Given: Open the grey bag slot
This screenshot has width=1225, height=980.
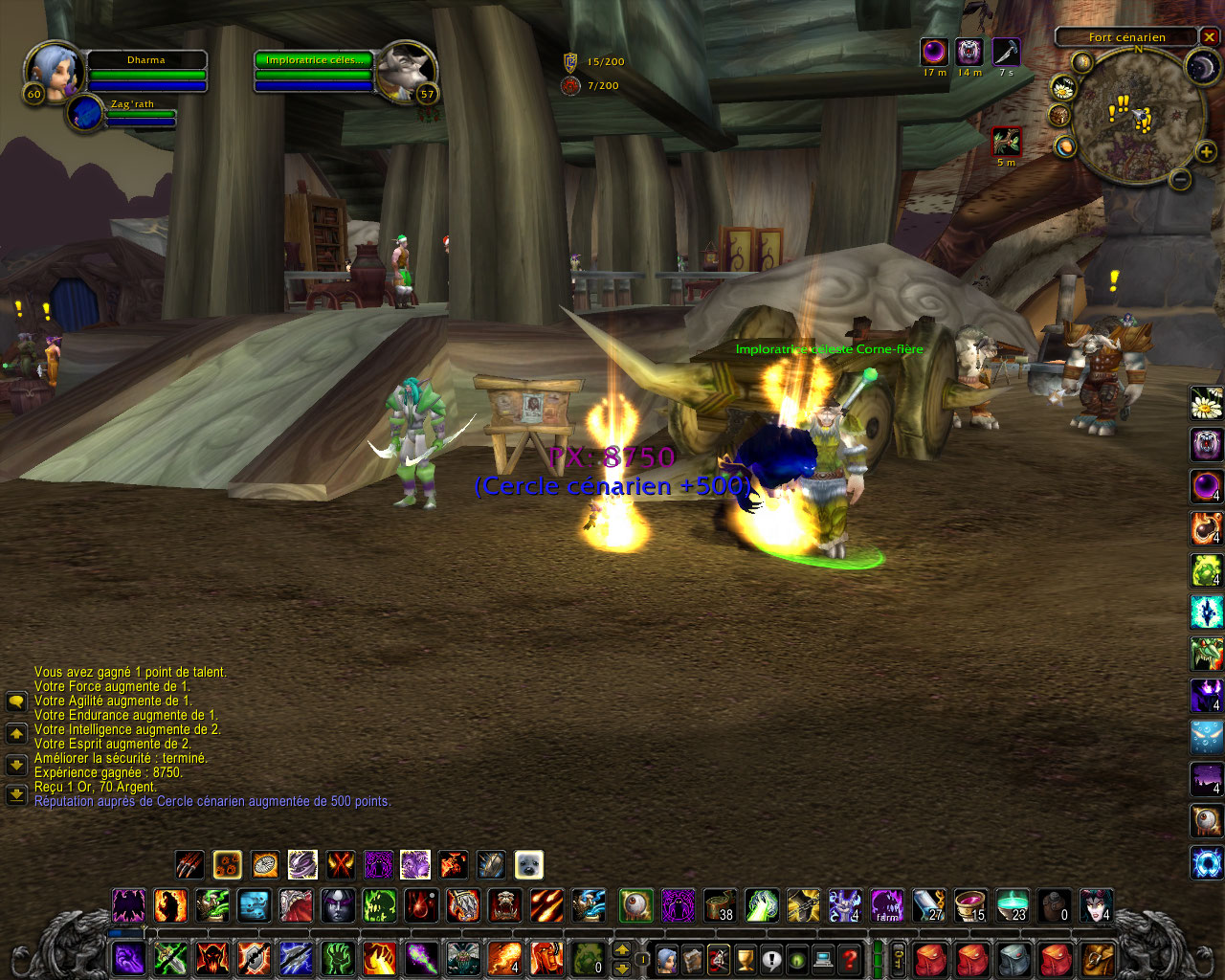Looking at the screenshot, I should click(1013, 958).
